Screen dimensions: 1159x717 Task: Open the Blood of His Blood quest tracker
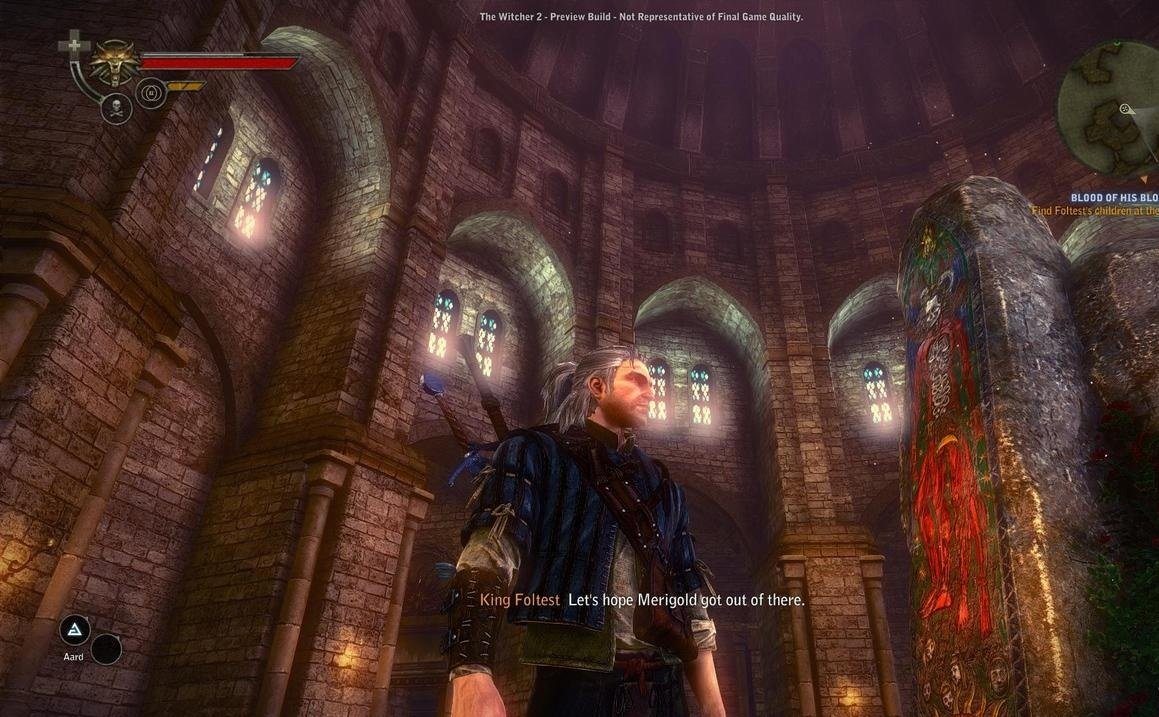point(1114,198)
